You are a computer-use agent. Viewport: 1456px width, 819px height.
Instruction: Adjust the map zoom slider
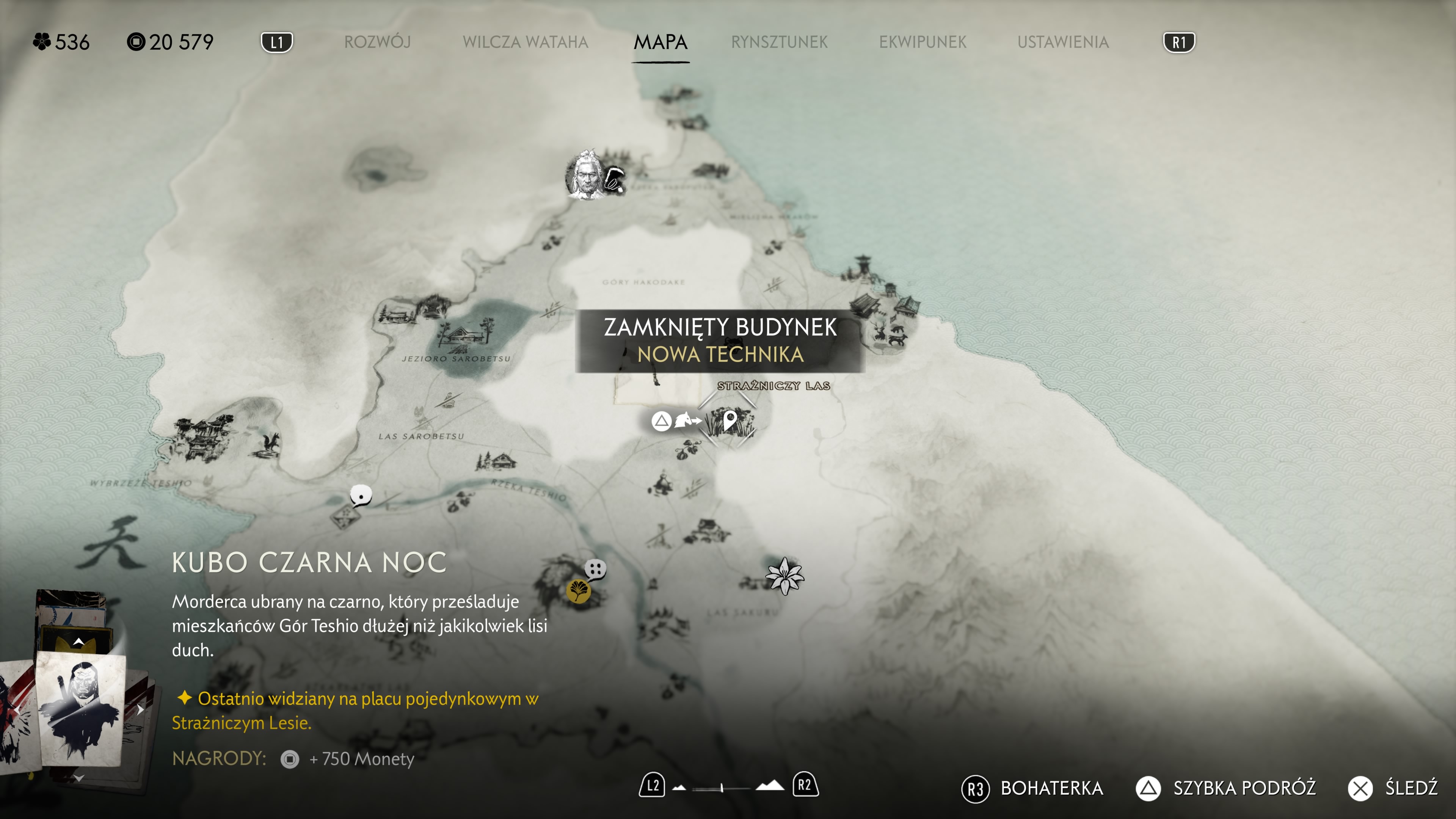pyautogui.click(x=722, y=788)
